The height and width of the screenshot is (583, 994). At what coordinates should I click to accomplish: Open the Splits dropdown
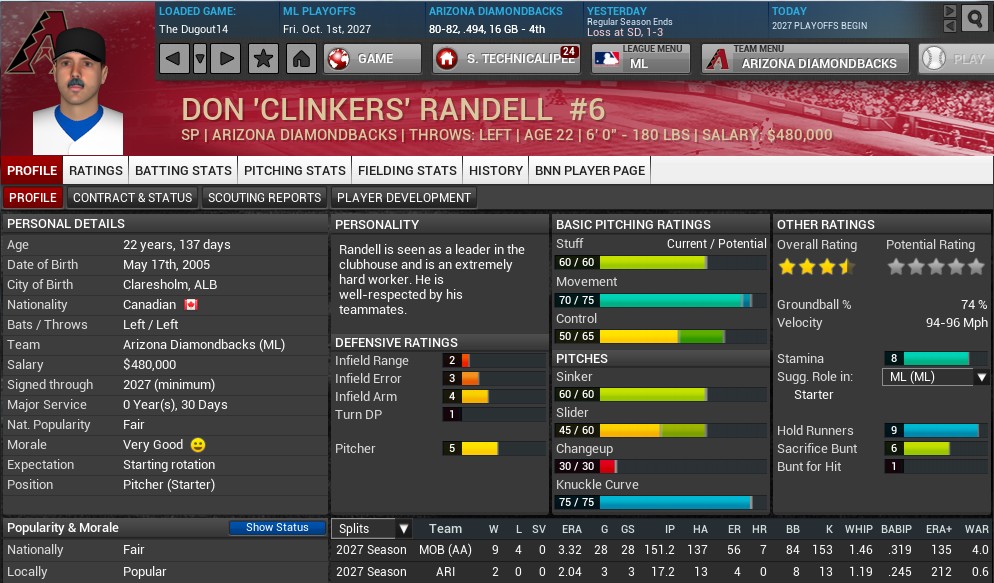pyautogui.click(x=373, y=529)
